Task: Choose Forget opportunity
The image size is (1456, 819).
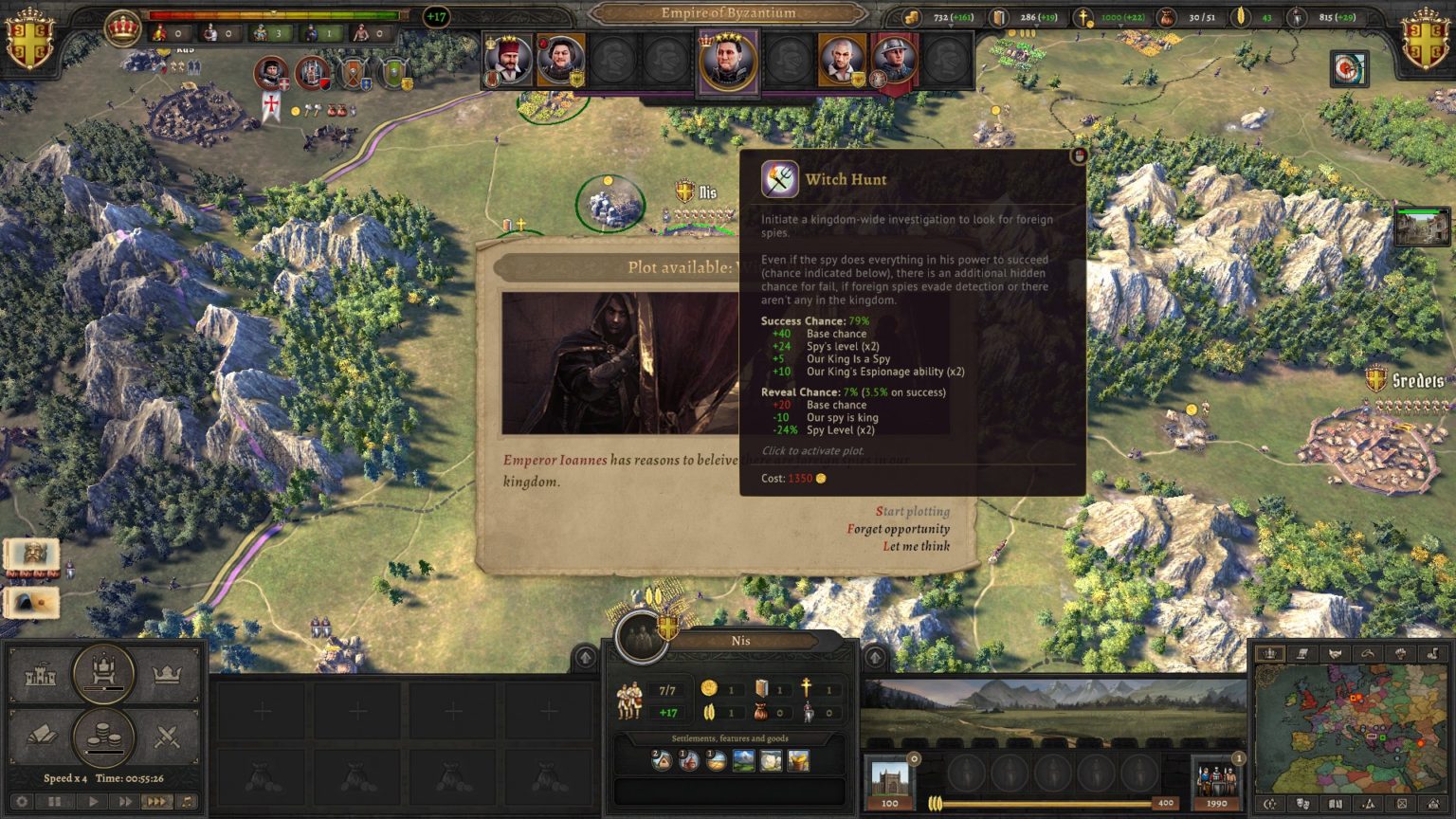Action: pyautogui.click(x=901, y=528)
